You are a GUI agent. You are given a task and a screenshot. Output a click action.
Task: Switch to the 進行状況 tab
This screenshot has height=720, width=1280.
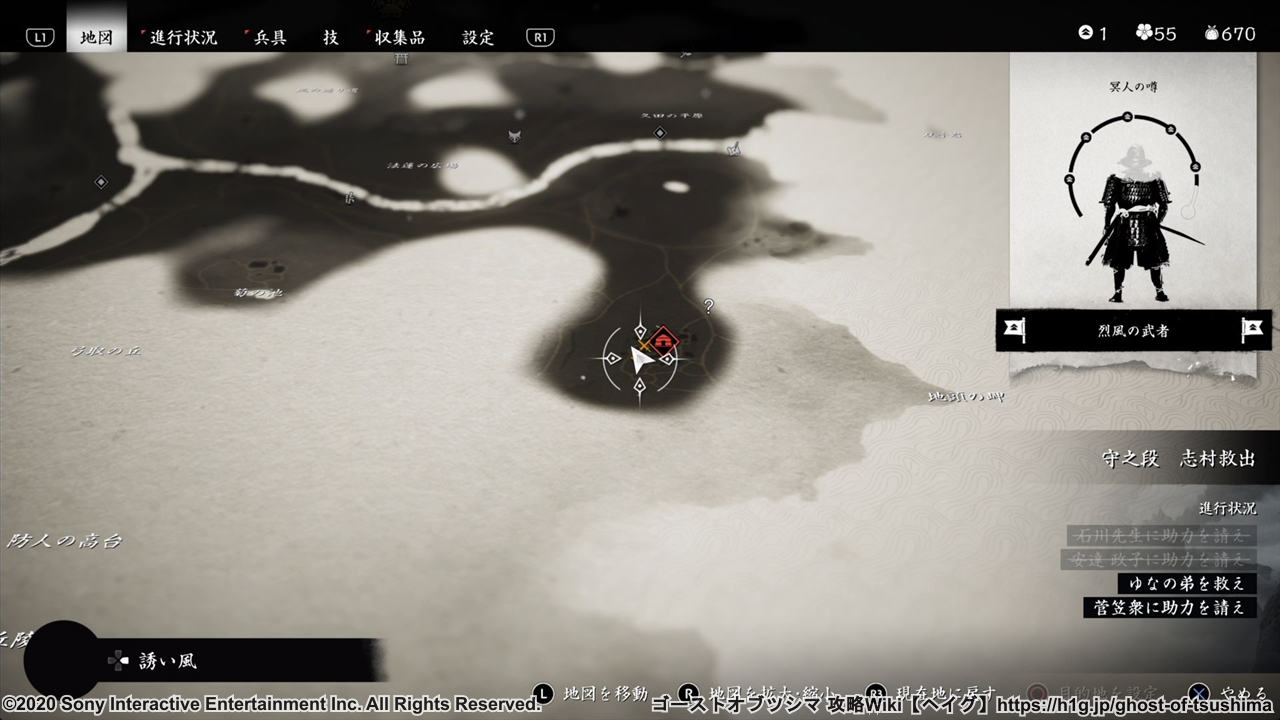pos(183,37)
